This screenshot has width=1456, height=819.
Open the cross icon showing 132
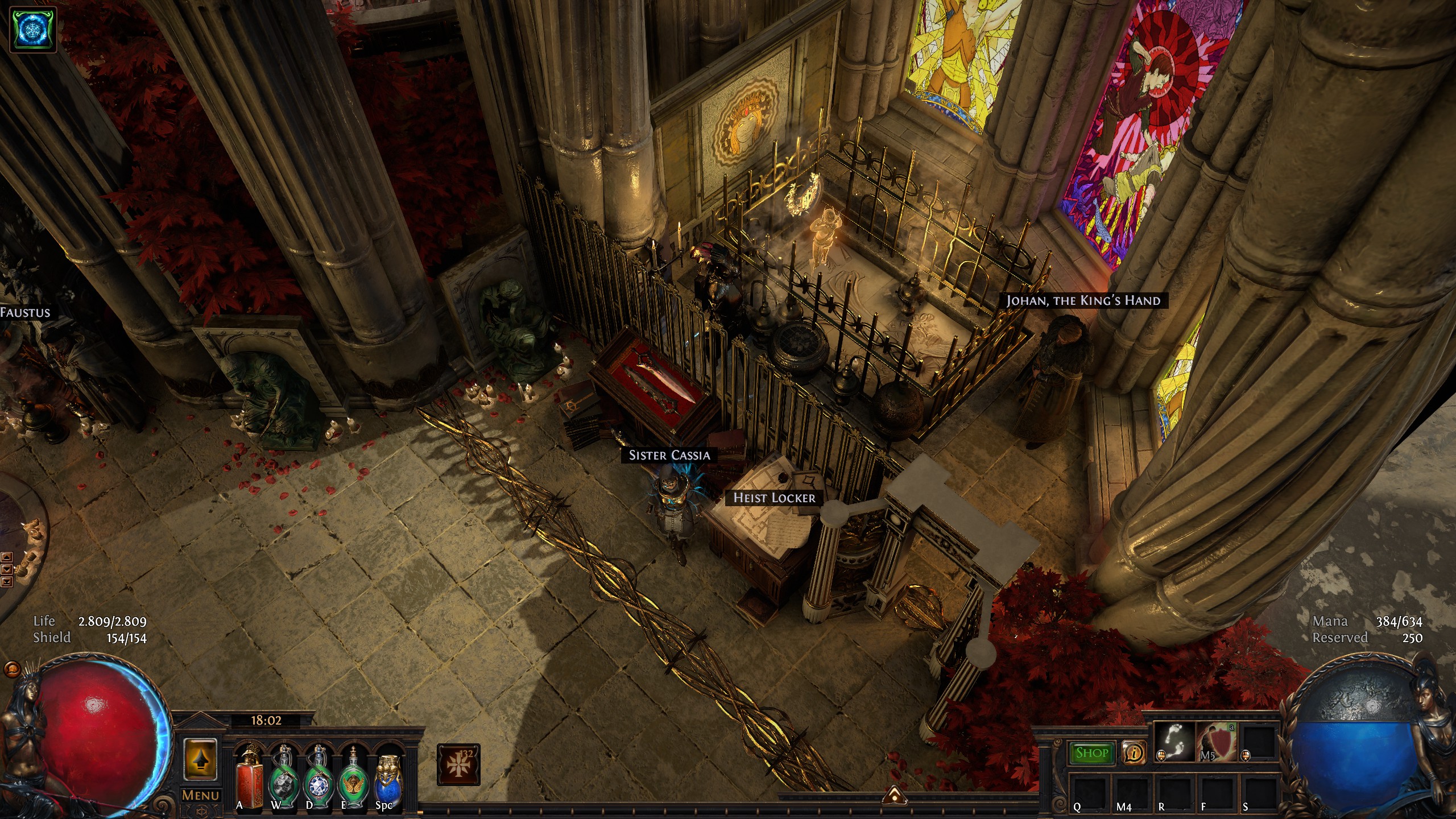pos(458,764)
